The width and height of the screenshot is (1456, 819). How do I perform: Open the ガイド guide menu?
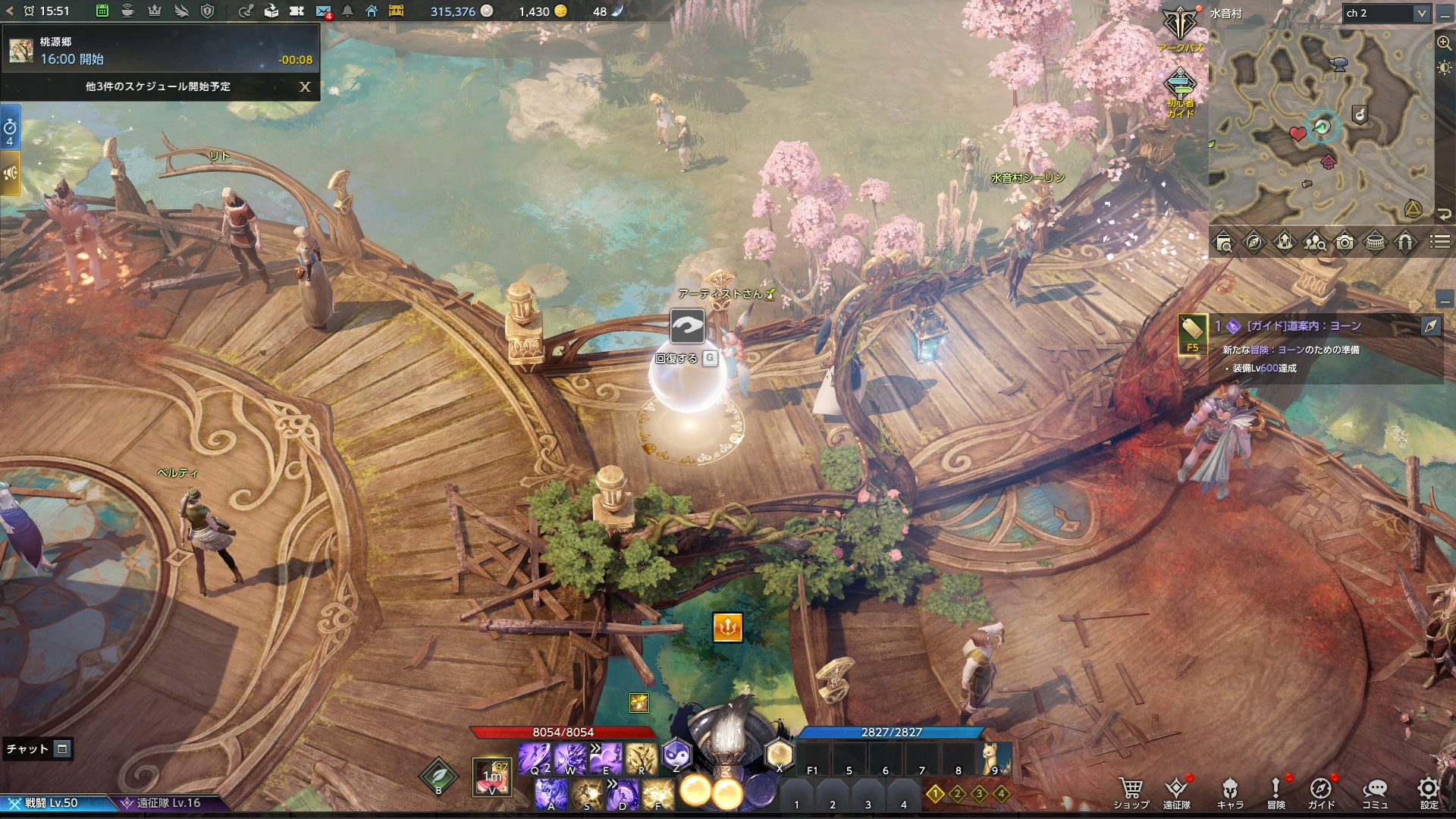pos(1321,793)
